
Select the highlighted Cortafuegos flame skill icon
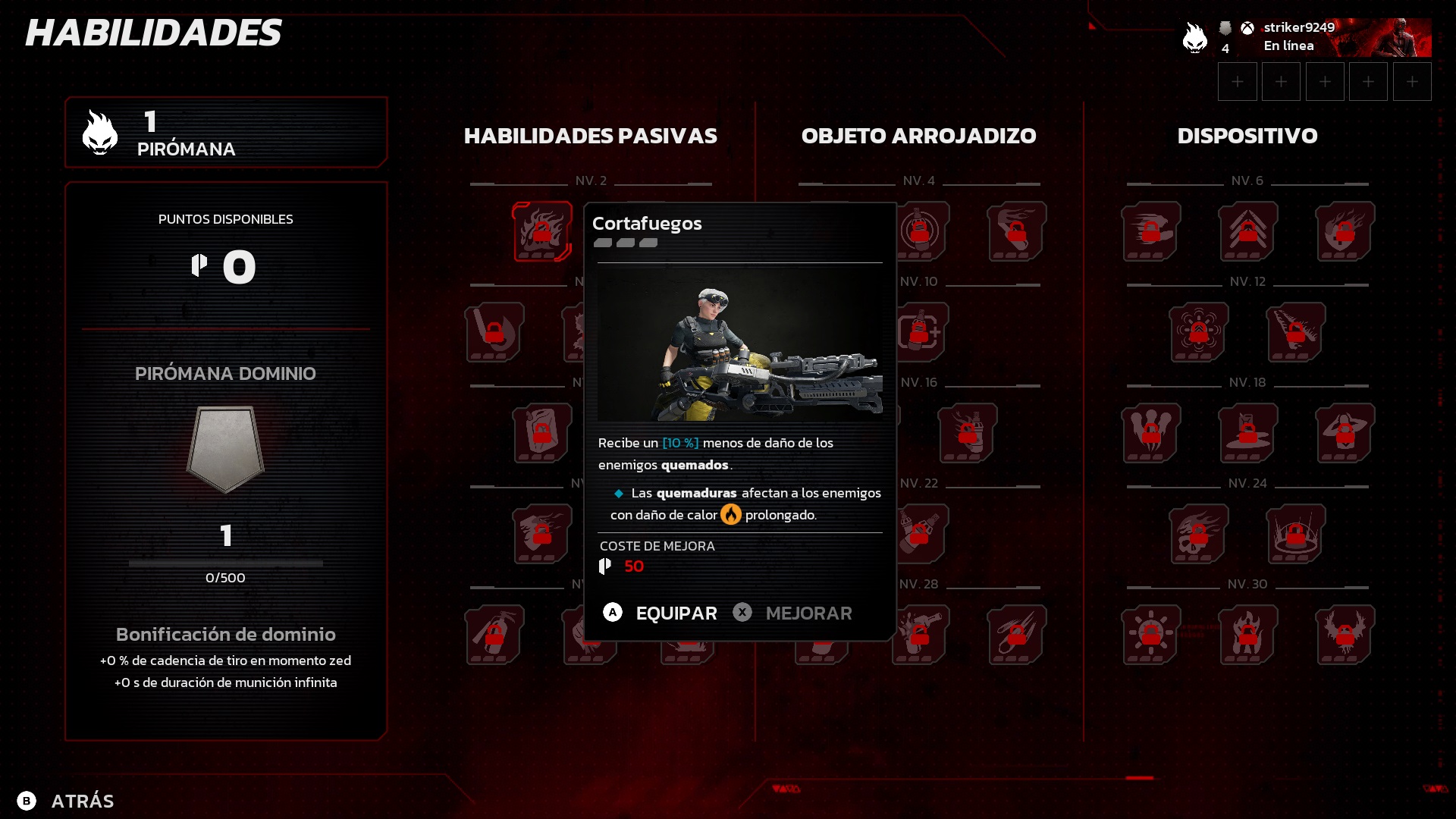pos(541,231)
